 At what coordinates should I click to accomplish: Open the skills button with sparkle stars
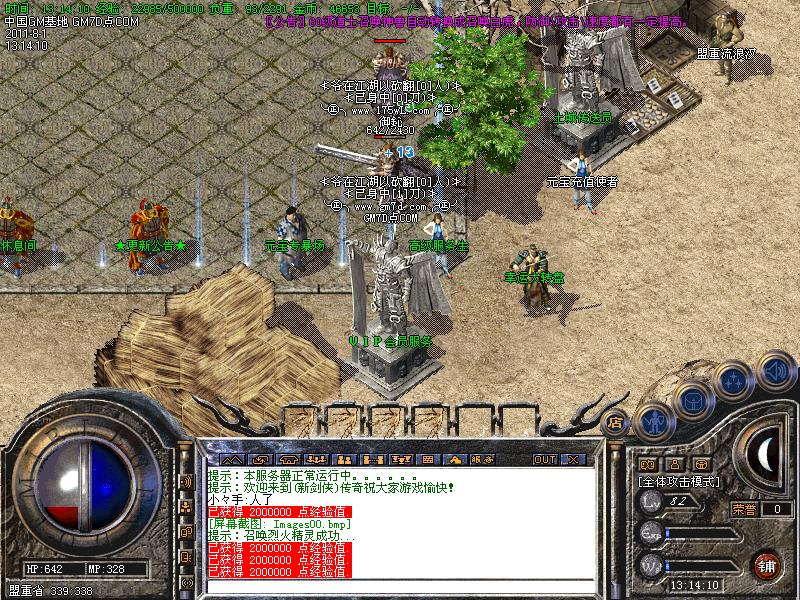point(735,381)
